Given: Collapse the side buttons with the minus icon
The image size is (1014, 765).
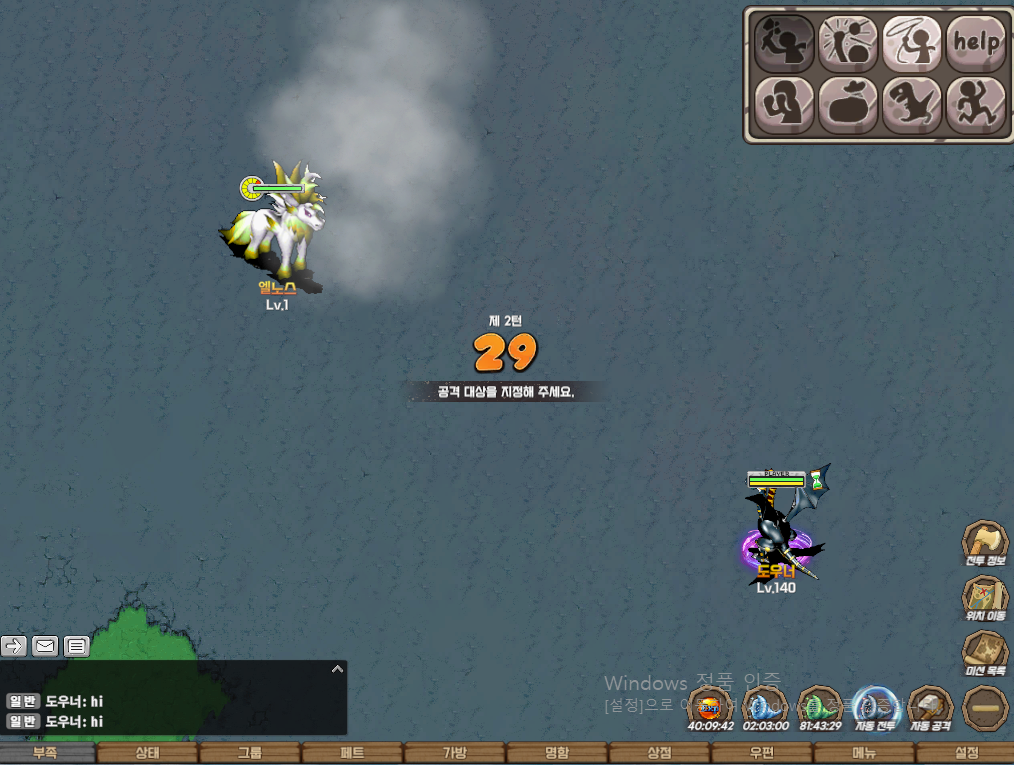Looking at the screenshot, I should [x=985, y=708].
